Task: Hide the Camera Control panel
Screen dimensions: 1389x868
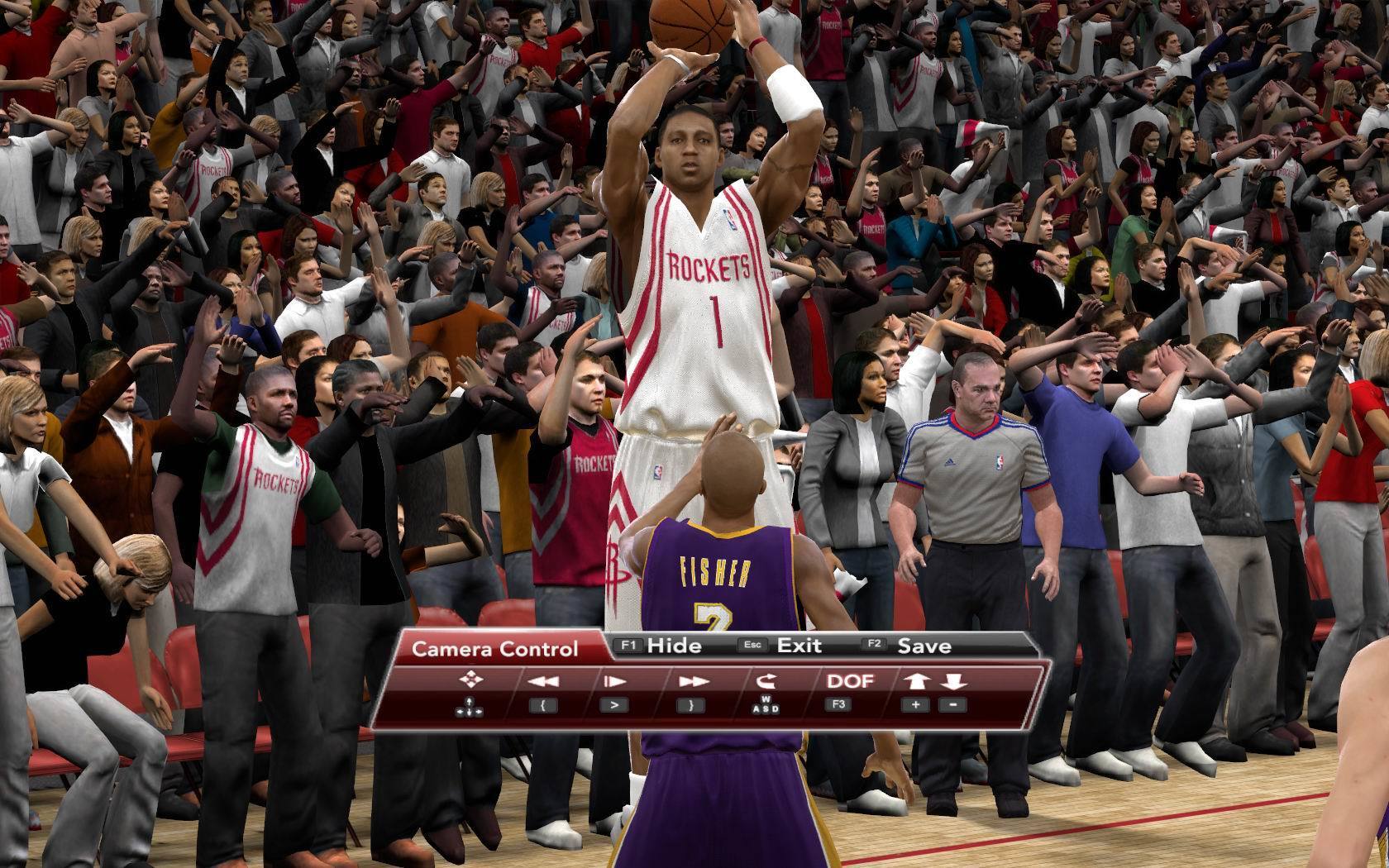Action: [x=673, y=646]
